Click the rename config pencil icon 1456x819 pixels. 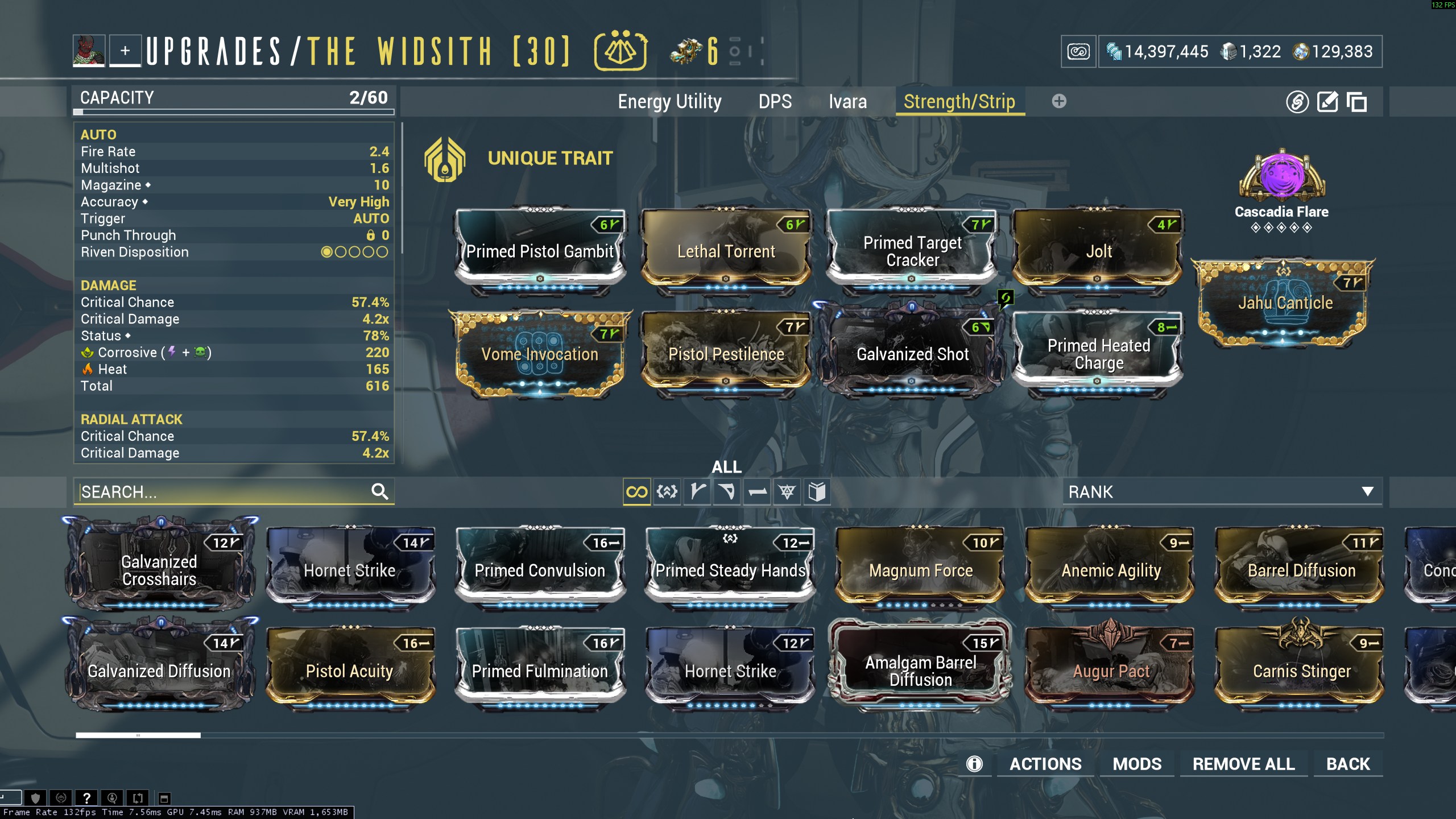[x=1327, y=102]
